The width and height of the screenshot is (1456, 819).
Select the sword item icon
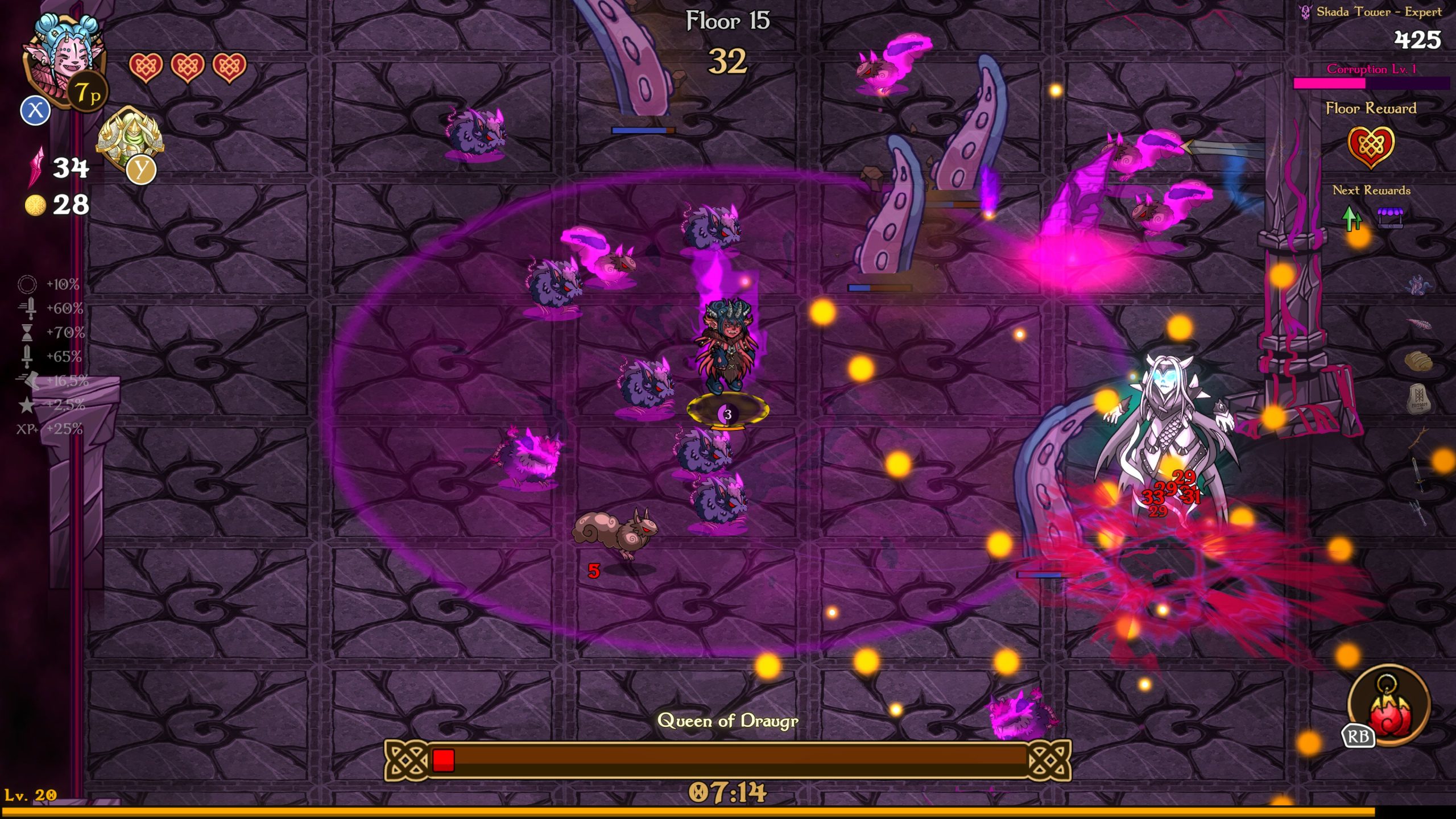point(1418,474)
